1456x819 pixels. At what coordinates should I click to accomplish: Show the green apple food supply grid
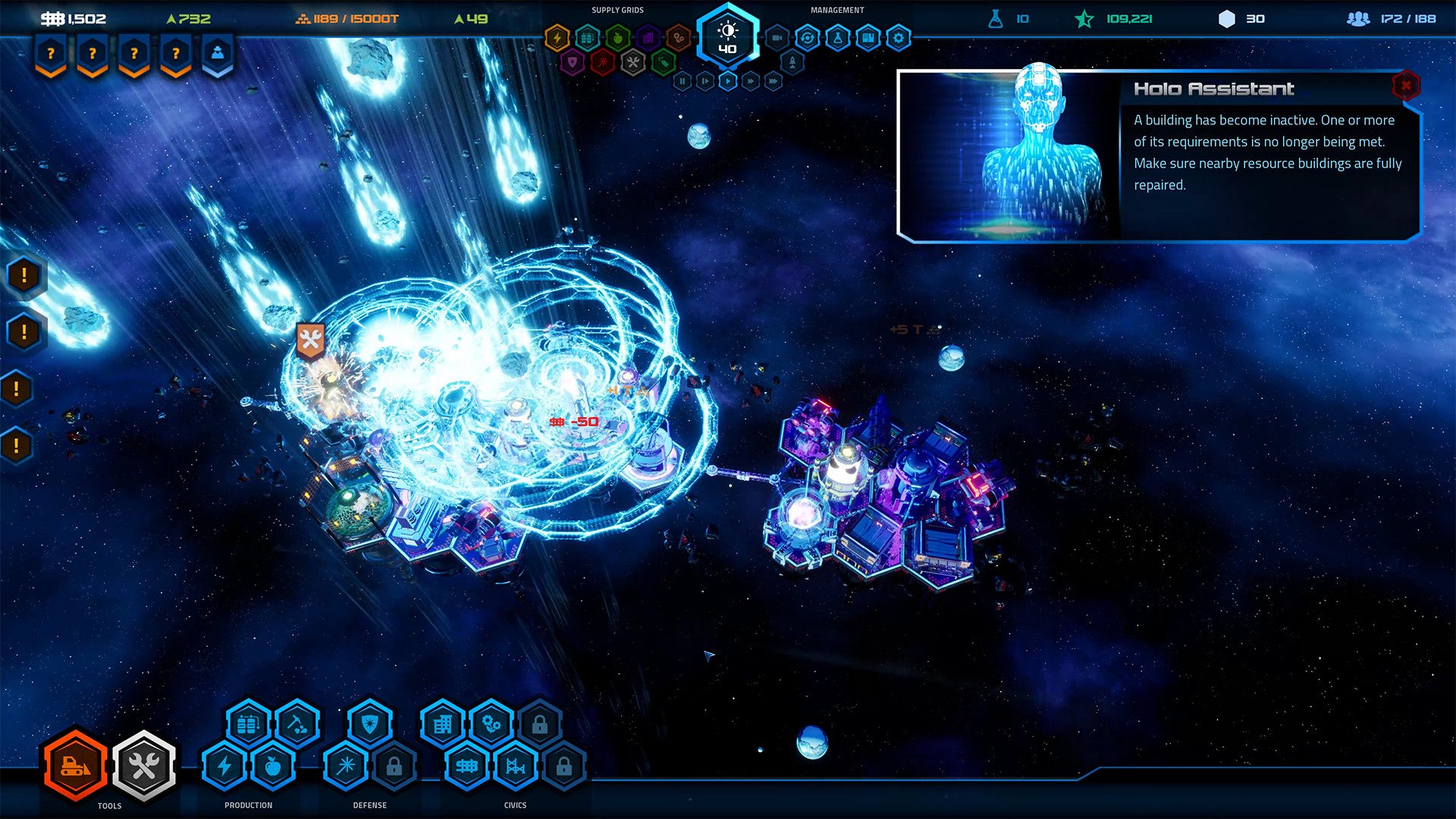[x=618, y=37]
